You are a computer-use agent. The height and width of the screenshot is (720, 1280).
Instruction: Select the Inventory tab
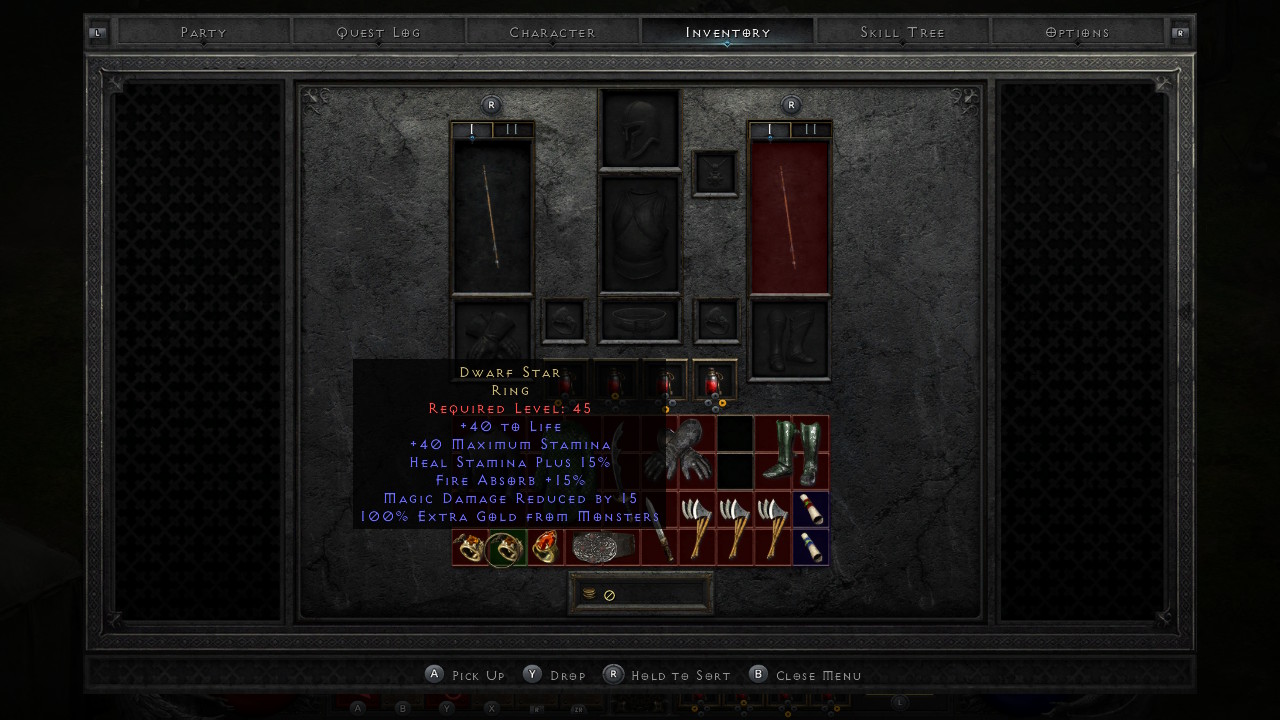point(727,33)
